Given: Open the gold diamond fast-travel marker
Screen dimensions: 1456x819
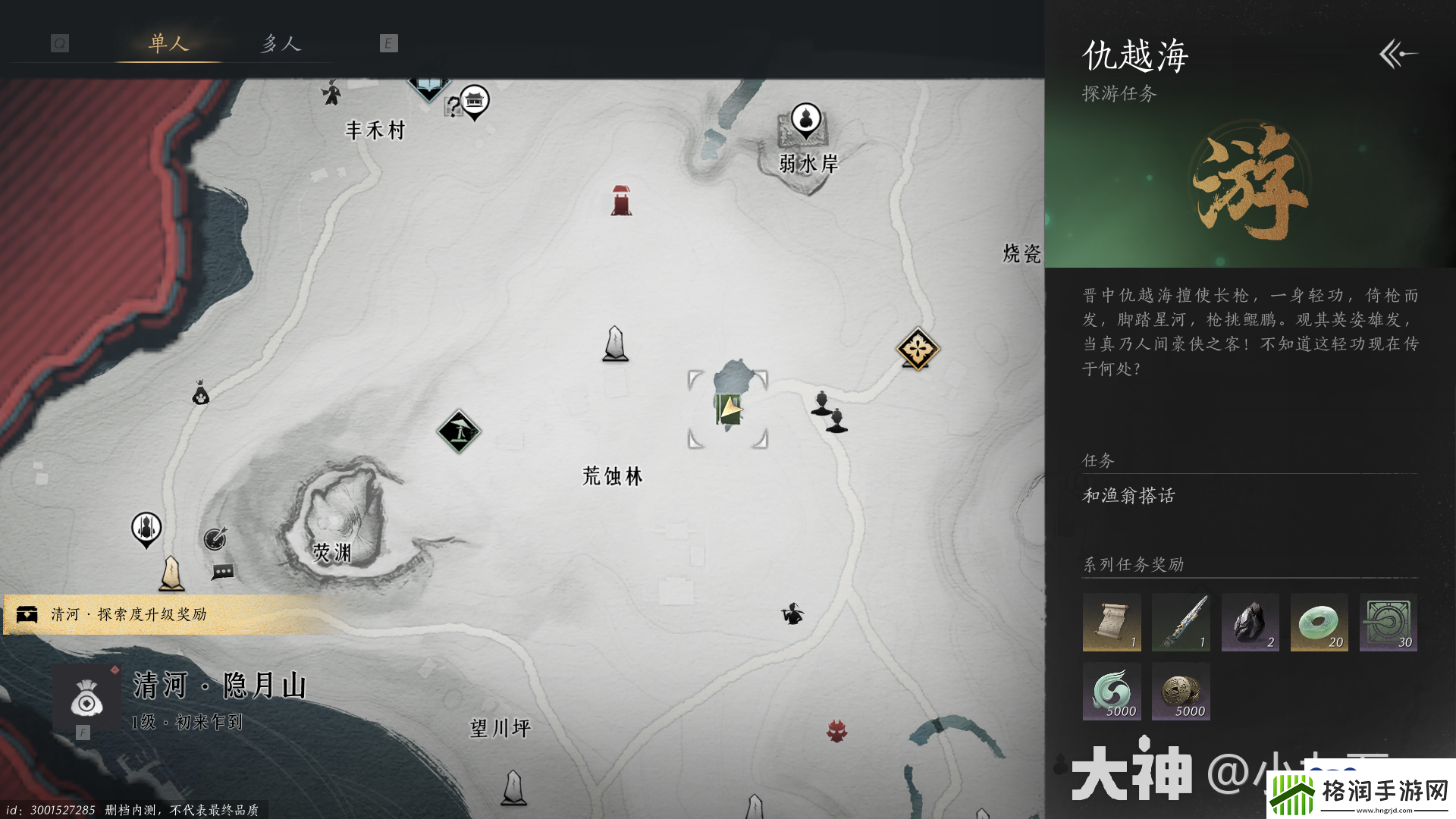Looking at the screenshot, I should (x=918, y=347).
